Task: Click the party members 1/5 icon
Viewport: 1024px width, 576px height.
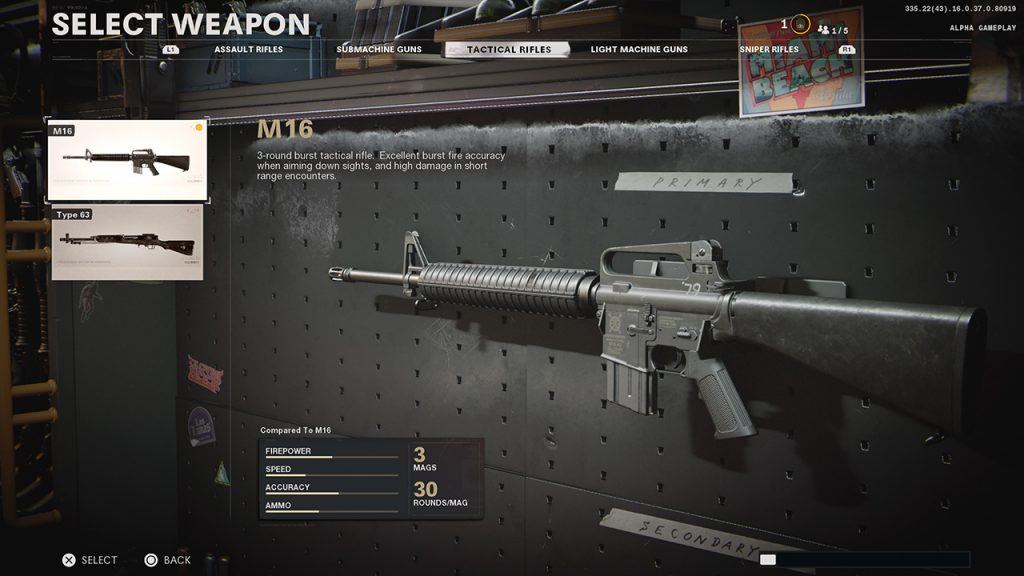Action: point(832,30)
